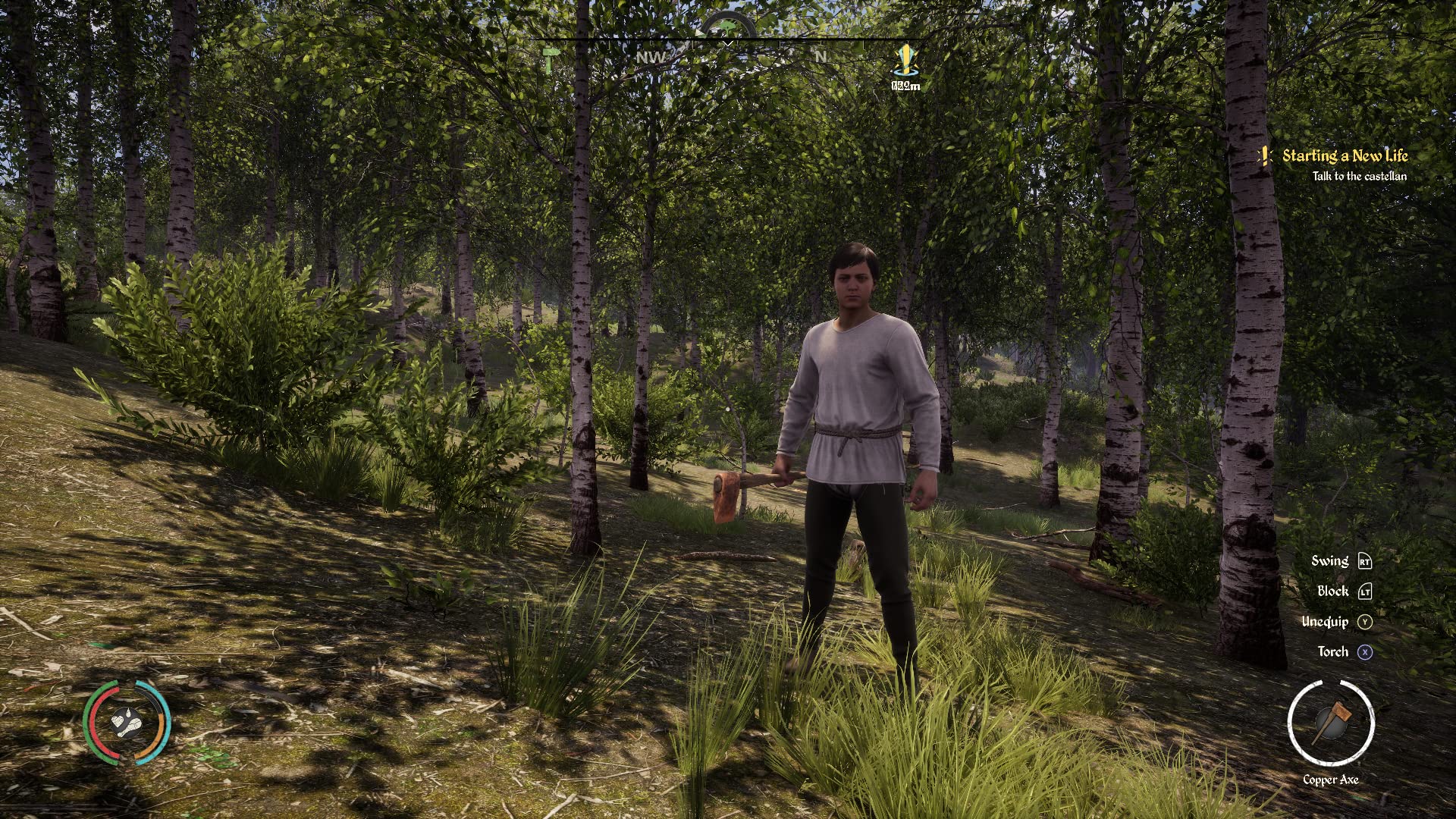The image size is (1456, 819).
Task: Click the circular character status wheel
Action: click(127, 722)
